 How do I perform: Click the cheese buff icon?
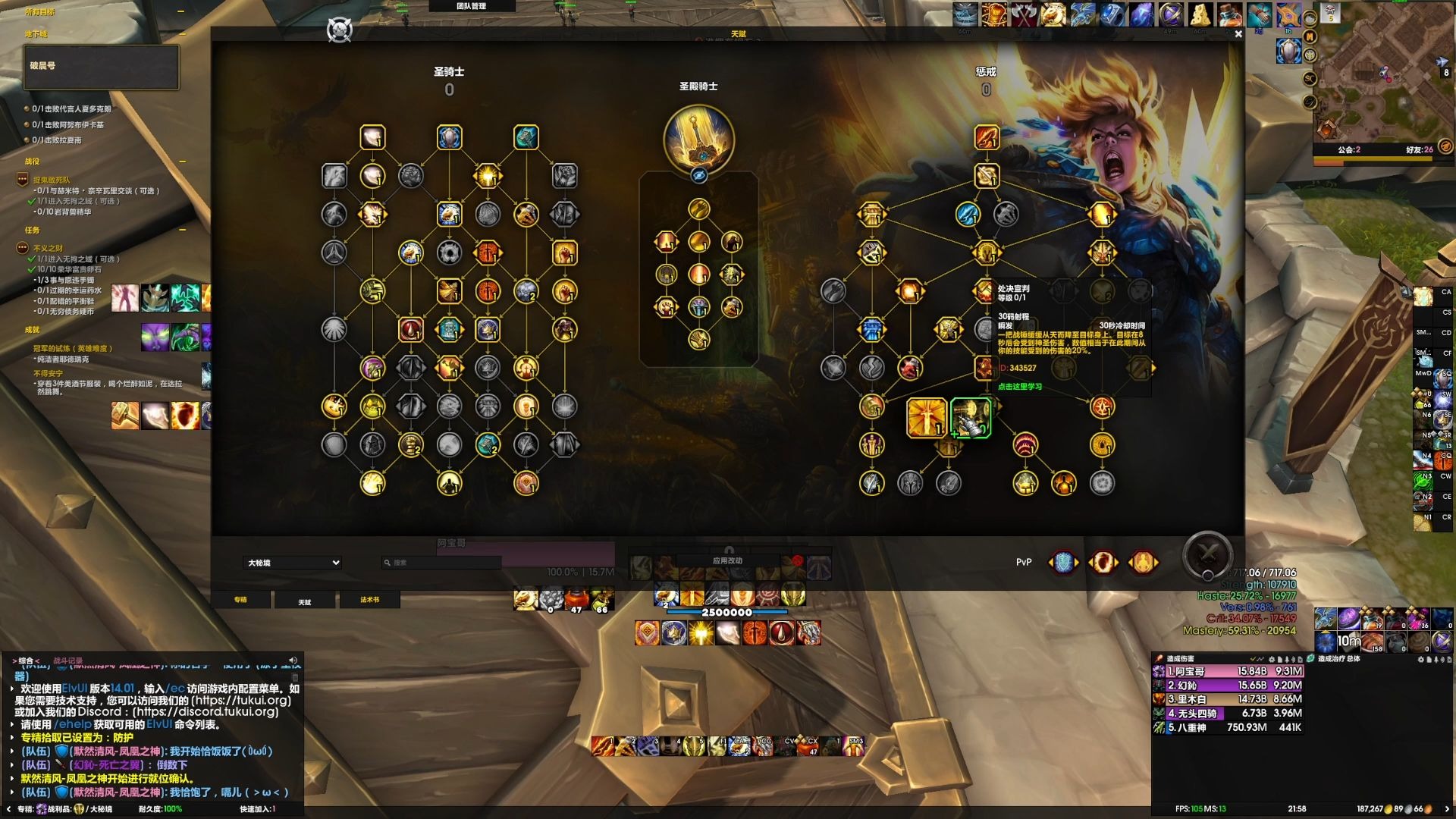tap(1199, 14)
